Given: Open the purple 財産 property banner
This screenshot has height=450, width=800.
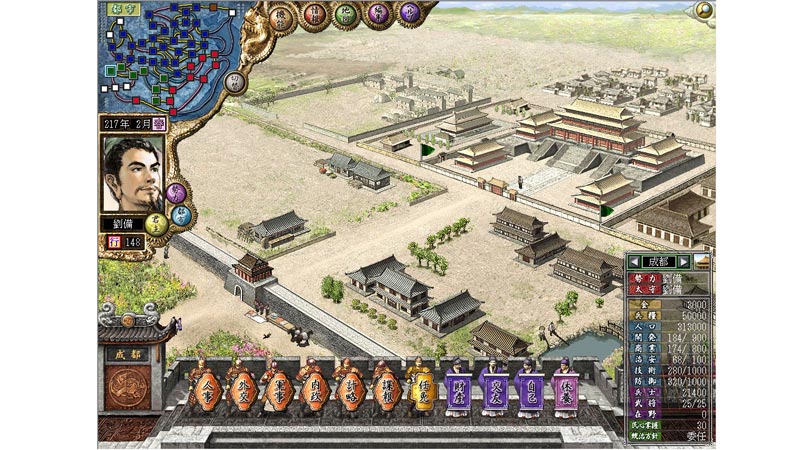Looking at the screenshot, I should click(460, 387).
